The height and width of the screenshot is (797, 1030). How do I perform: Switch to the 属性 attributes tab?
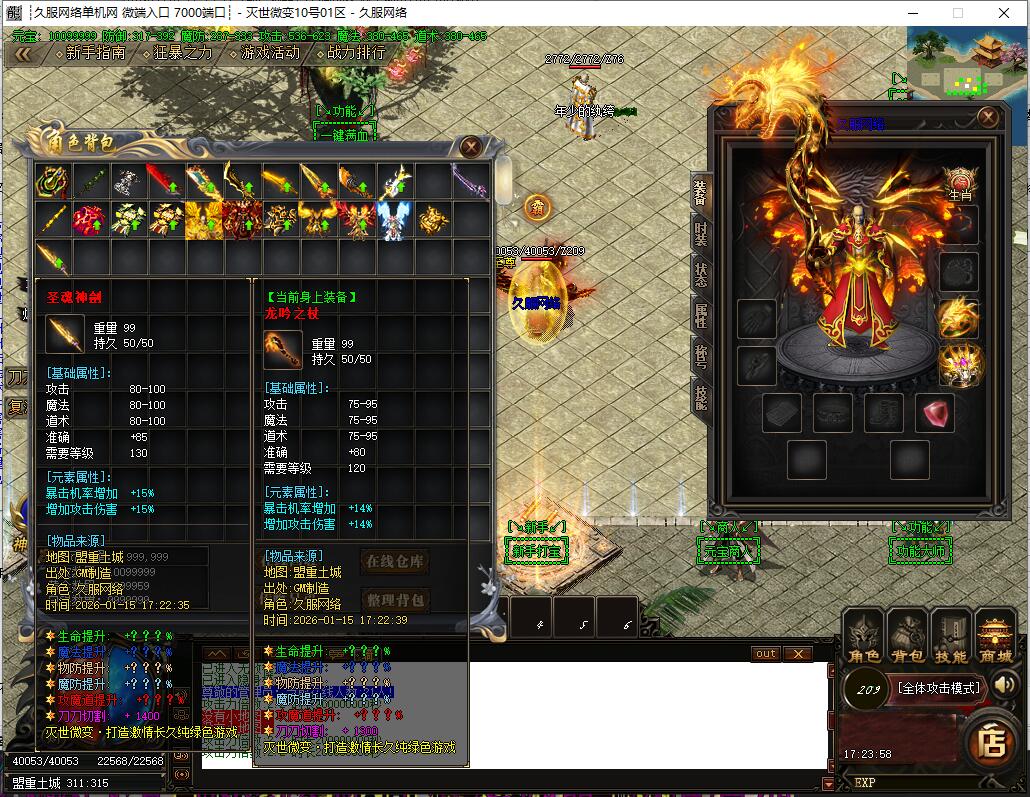click(700, 315)
